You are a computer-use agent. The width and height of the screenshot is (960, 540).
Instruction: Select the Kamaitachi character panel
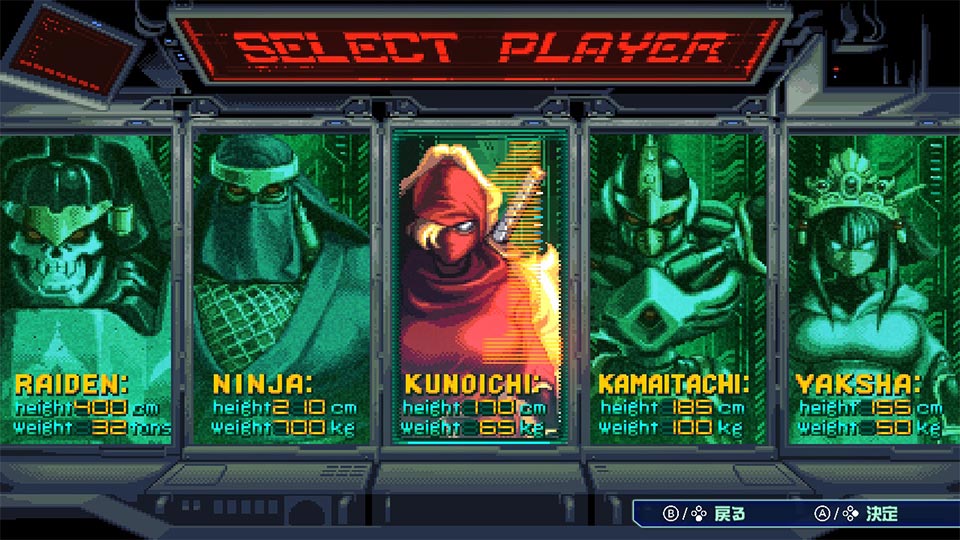click(677, 285)
